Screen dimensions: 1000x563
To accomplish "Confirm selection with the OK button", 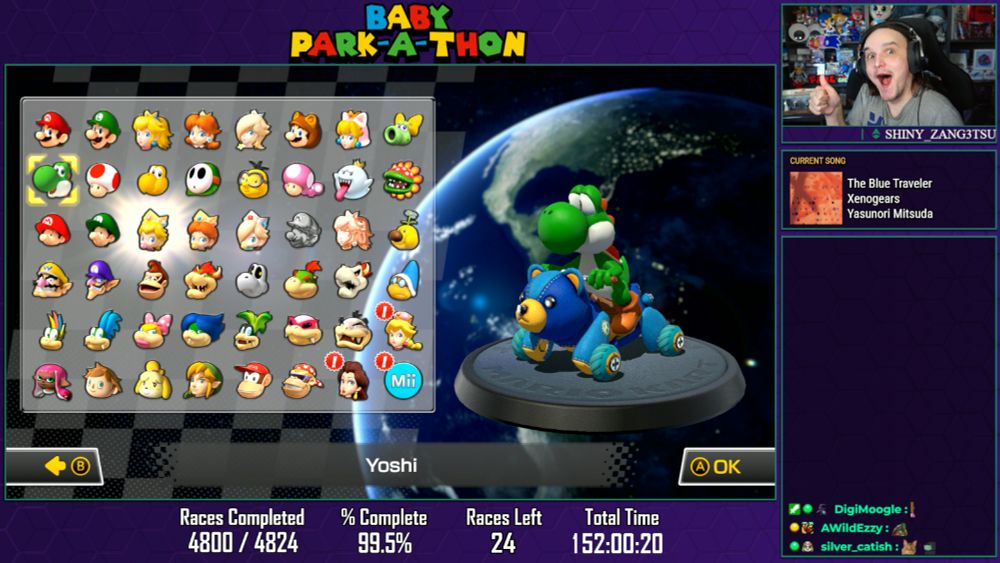I will [x=726, y=466].
